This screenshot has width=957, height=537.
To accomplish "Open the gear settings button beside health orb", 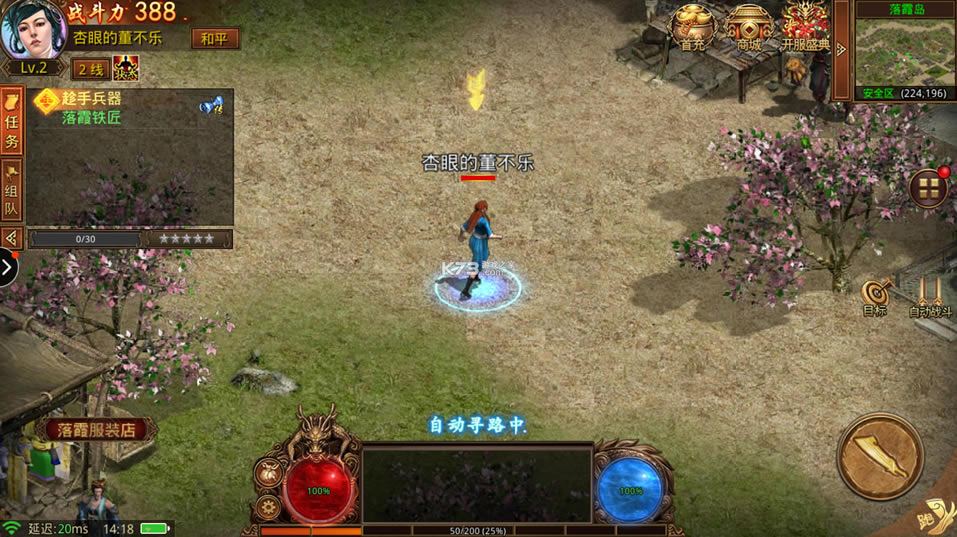I will (x=268, y=505).
